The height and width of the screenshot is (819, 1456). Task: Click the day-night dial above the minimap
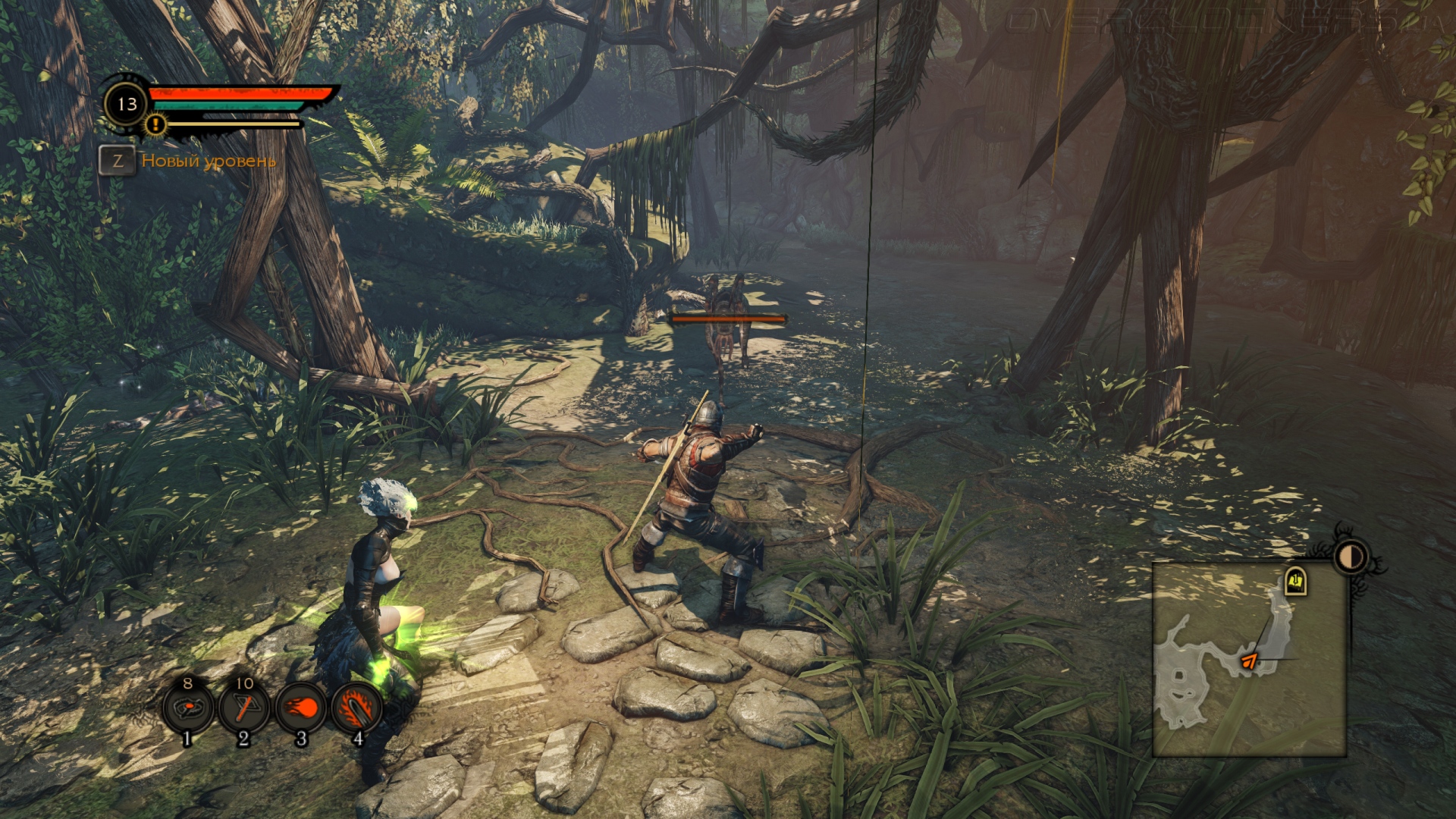[1350, 557]
